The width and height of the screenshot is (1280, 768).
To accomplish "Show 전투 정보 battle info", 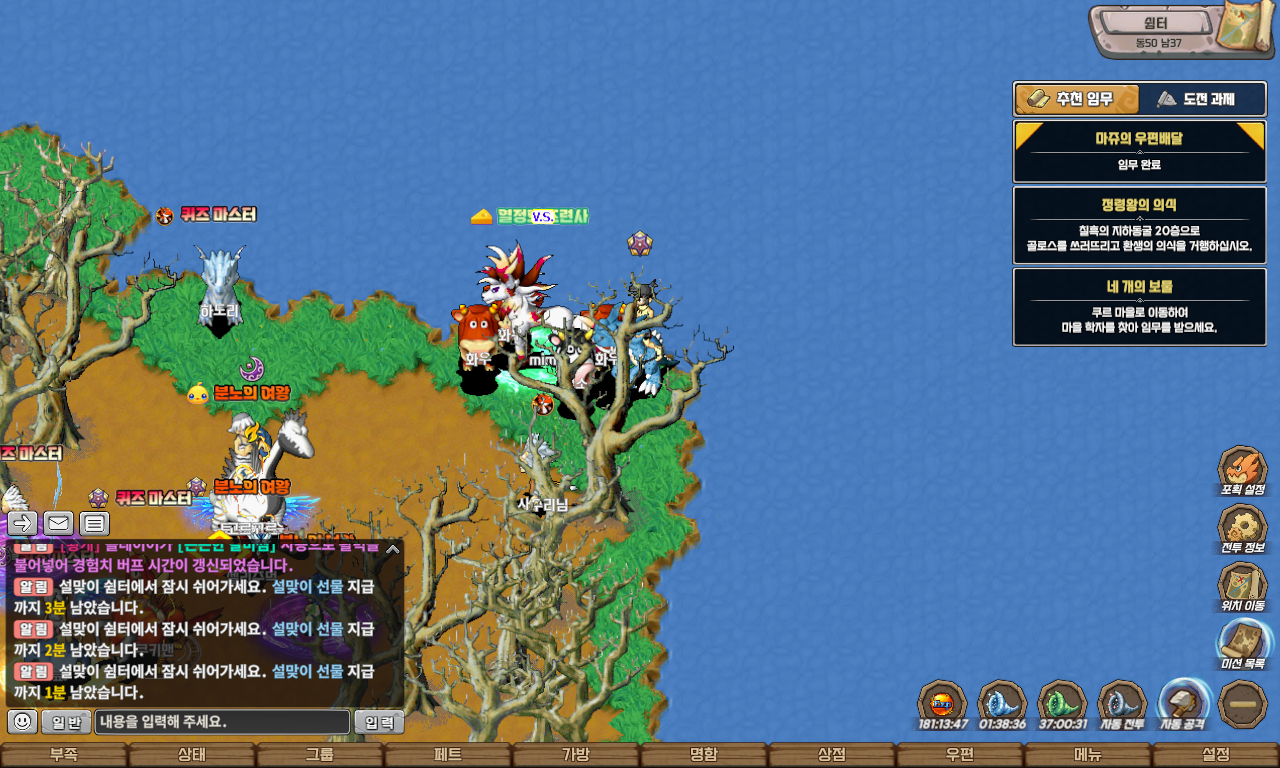I will (1242, 527).
